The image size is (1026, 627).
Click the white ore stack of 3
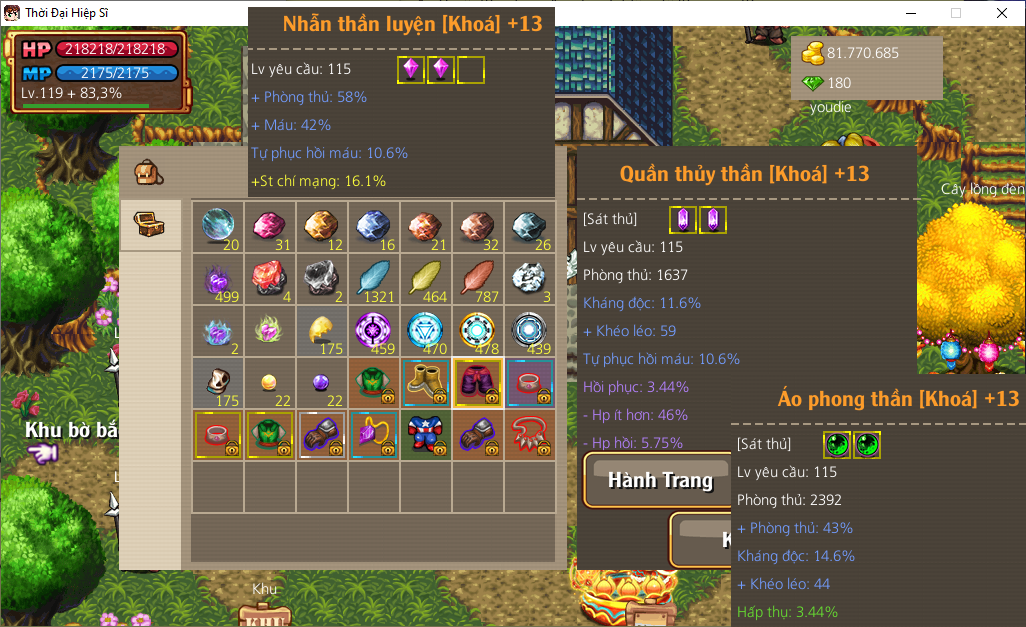(530, 278)
